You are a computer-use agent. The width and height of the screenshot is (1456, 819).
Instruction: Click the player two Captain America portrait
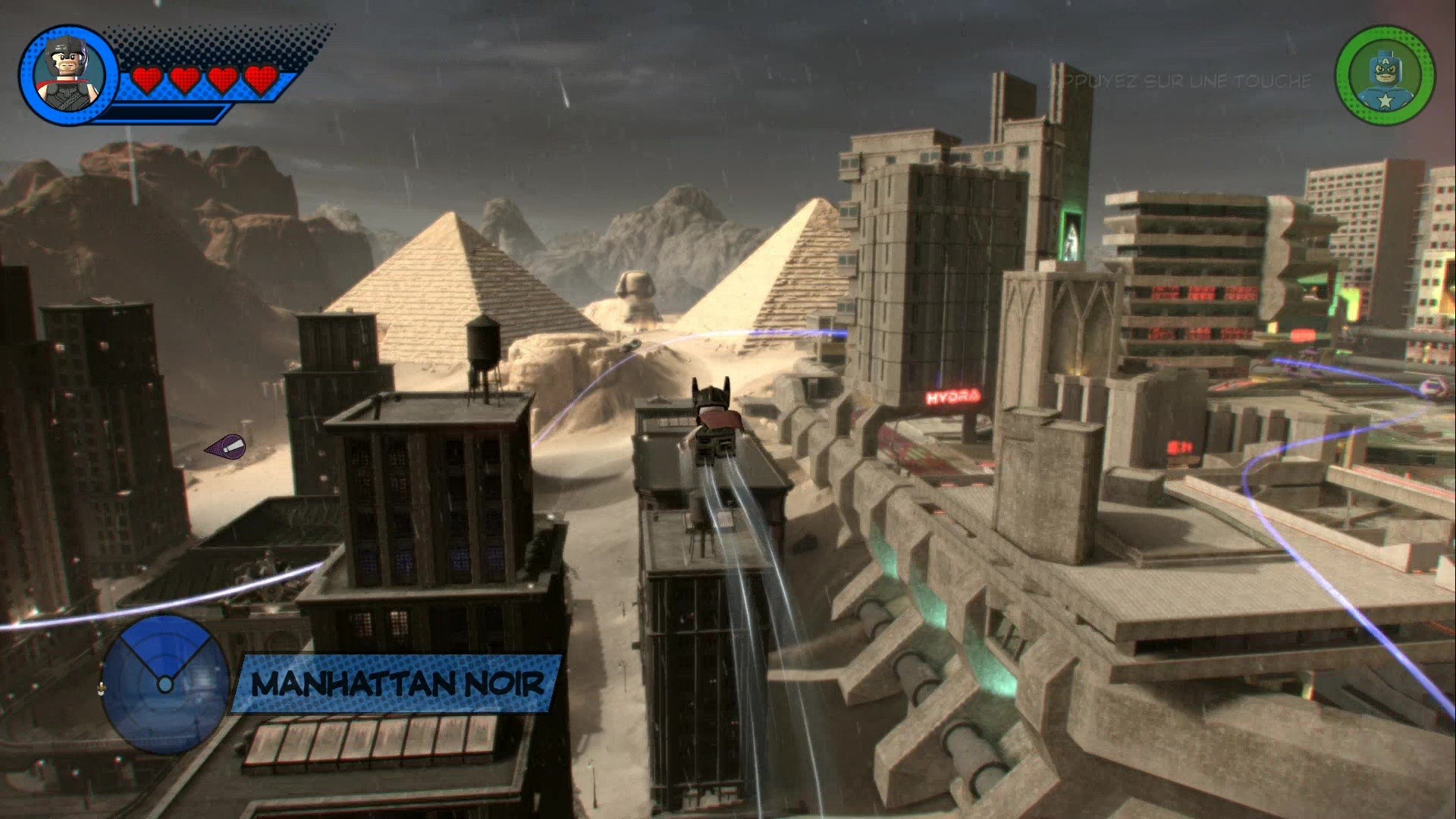[1385, 76]
